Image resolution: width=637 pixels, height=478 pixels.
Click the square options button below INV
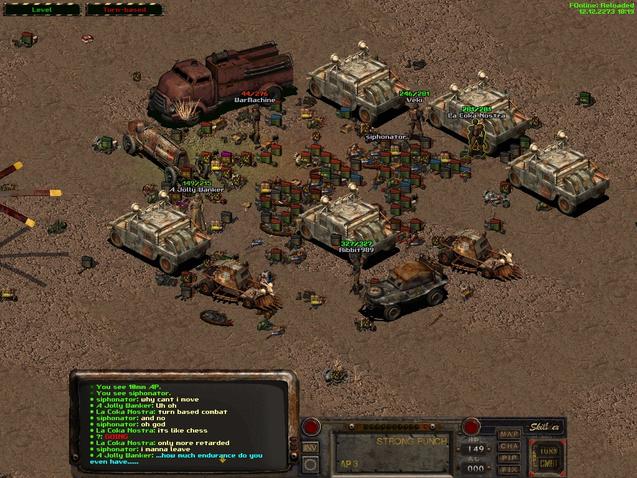pos(311,464)
